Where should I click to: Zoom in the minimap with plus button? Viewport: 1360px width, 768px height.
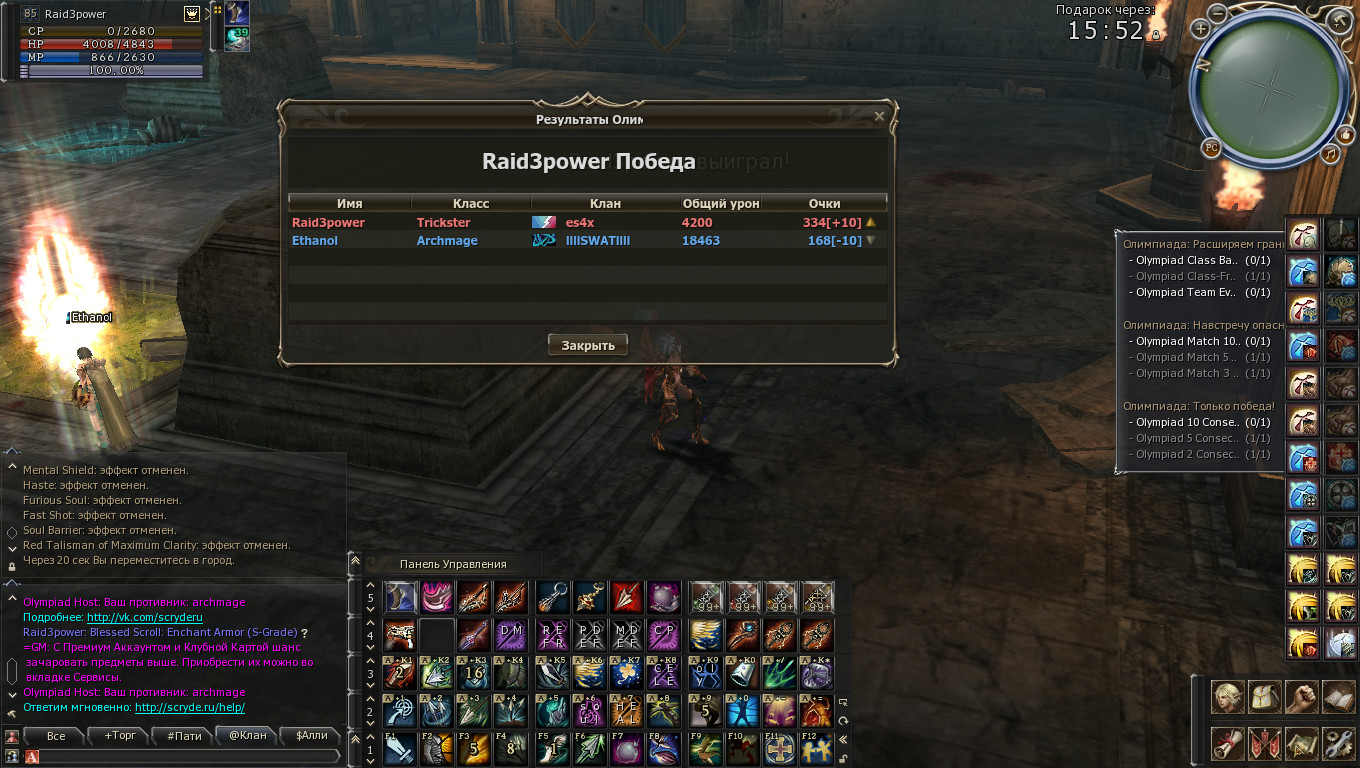(x=1200, y=28)
